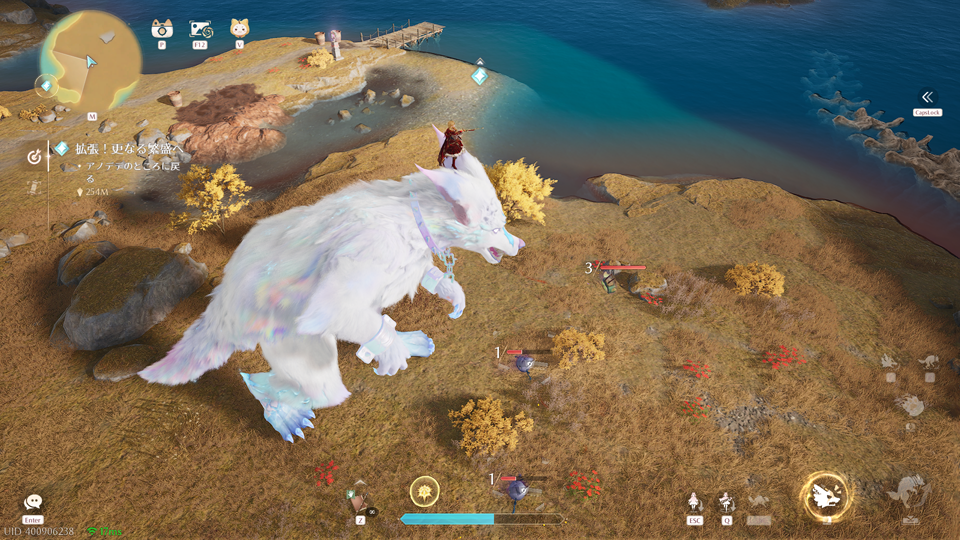The height and width of the screenshot is (540, 960).
Task: Open the camera photo mode icon
Action: 161,29
